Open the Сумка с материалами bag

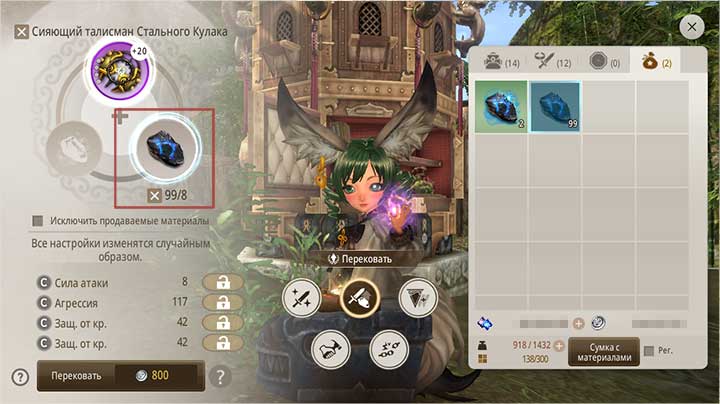(603, 351)
